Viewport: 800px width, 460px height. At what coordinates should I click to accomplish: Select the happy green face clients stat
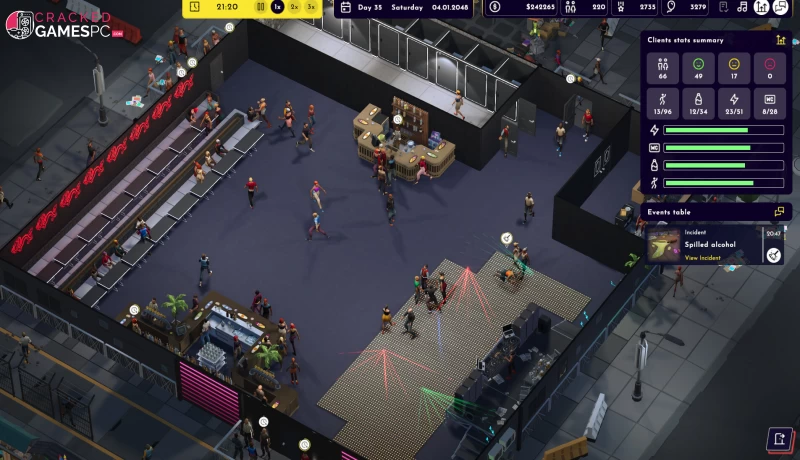(x=699, y=70)
